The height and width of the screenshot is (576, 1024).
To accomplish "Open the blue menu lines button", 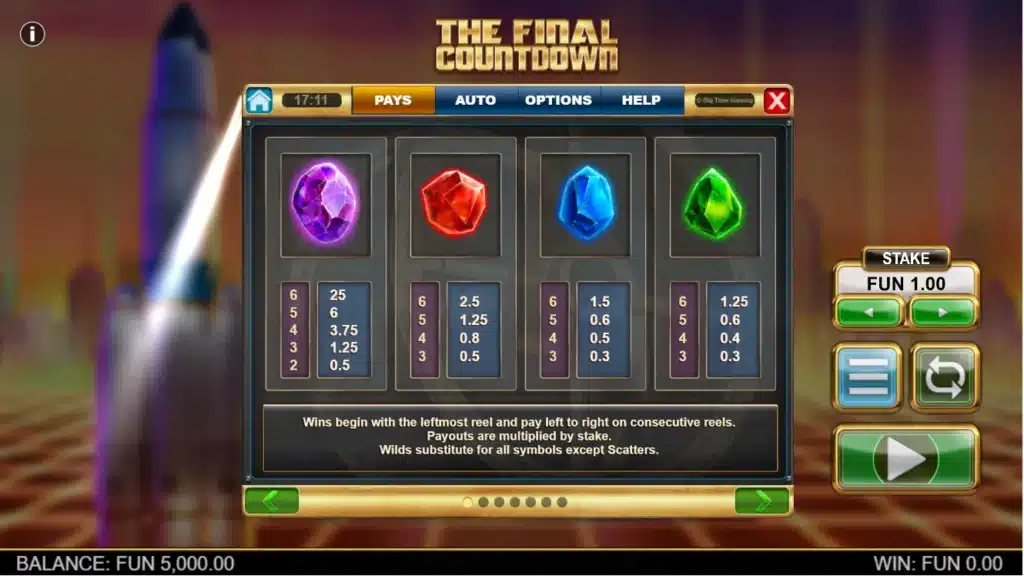I will click(867, 377).
